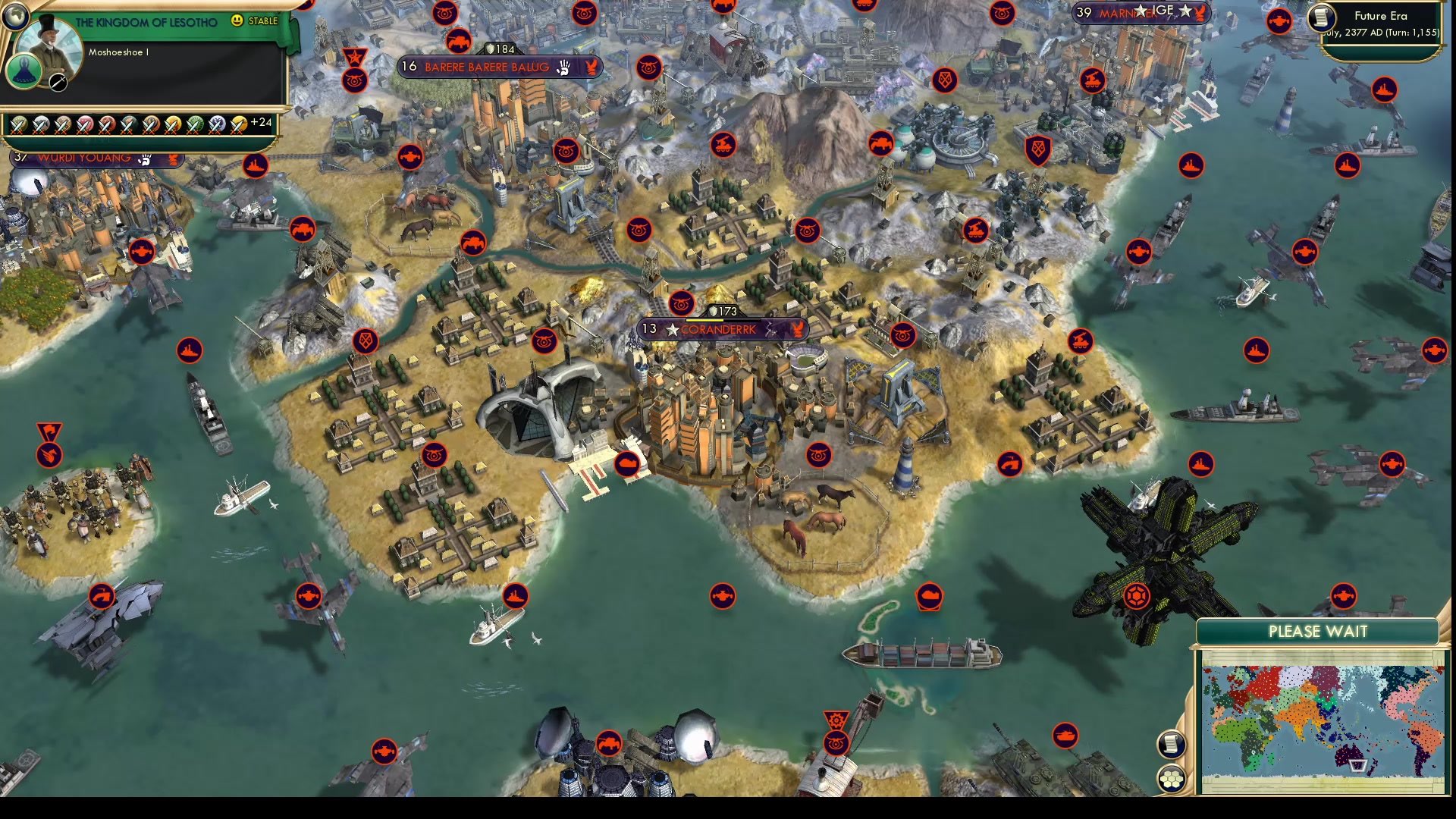The width and height of the screenshot is (1456, 819).
Task: Click the submarine unit icon in the western waters
Action: [102, 597]
